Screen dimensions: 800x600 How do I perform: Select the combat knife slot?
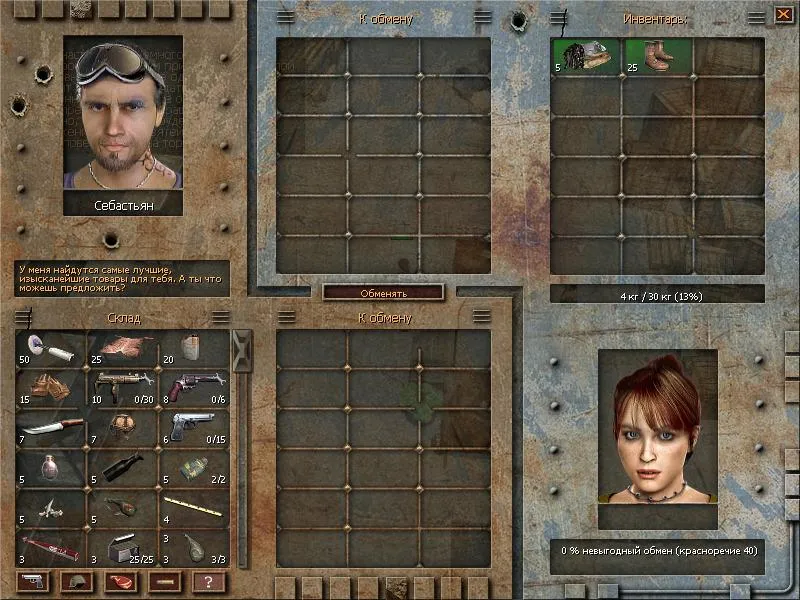tap(51, 427)
